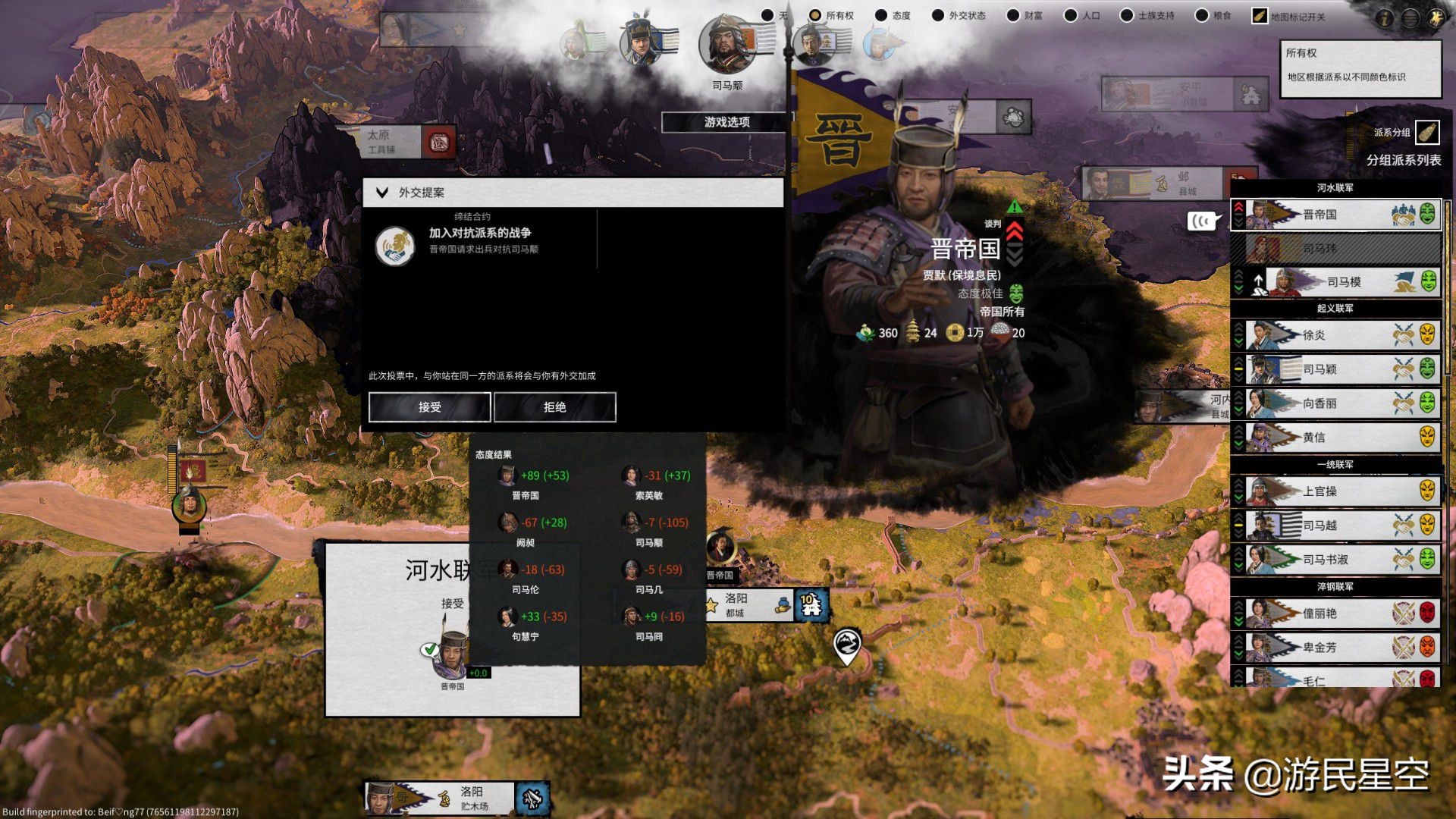
Task: Reject the proposal with the 拒绝 button
Action: (x=554, y=407)
